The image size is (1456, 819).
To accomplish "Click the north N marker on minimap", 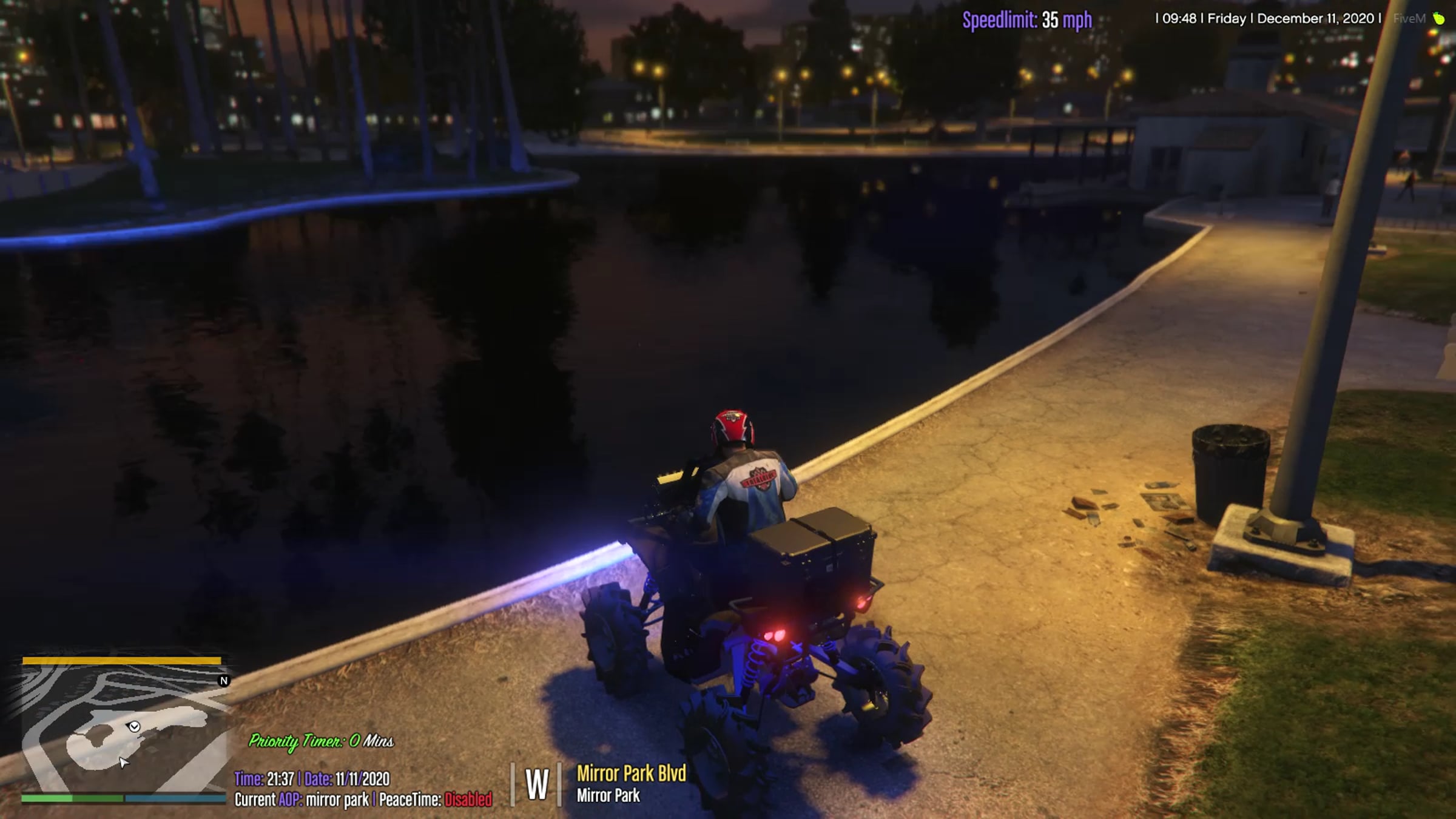I will coord(224,681).
